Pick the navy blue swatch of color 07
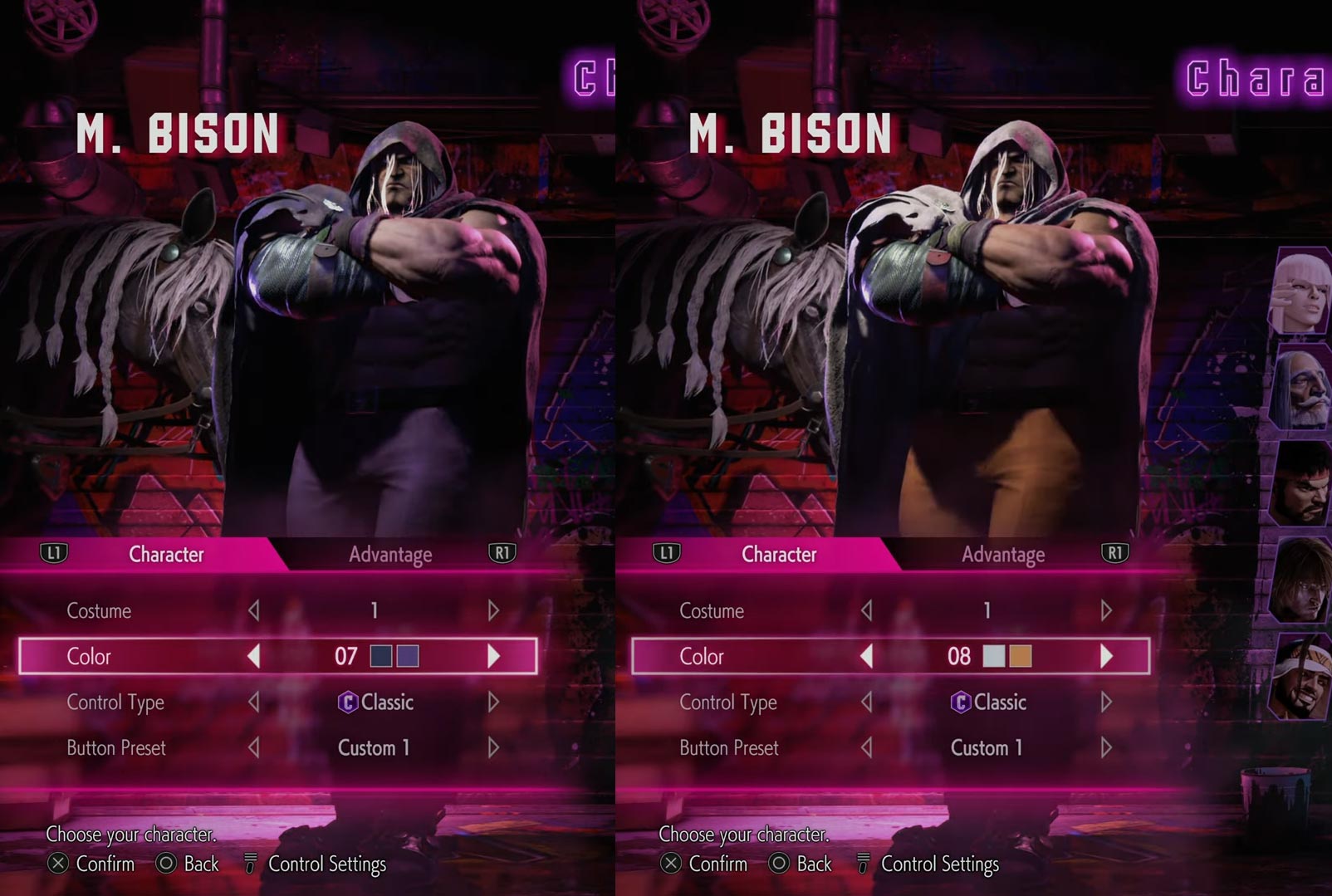Screen dimensions: 1332x896 coord(380,656)
